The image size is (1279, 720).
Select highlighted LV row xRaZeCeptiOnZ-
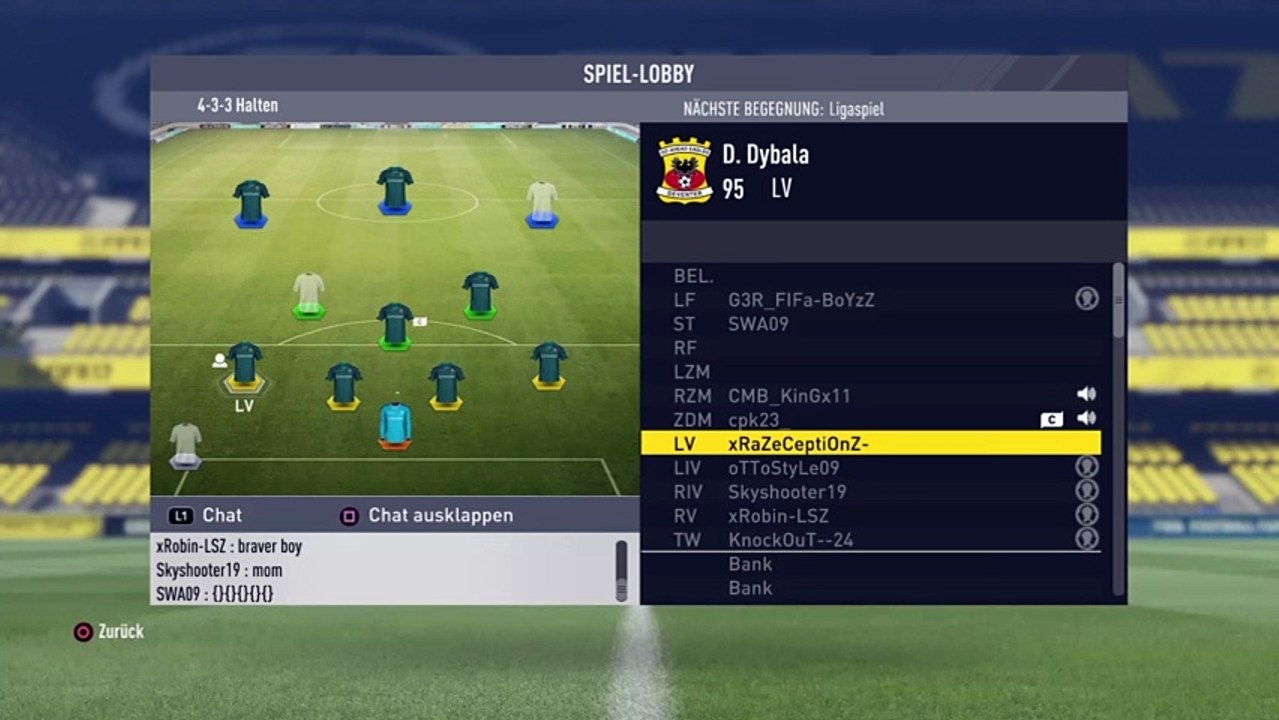(x=870, y=443)
